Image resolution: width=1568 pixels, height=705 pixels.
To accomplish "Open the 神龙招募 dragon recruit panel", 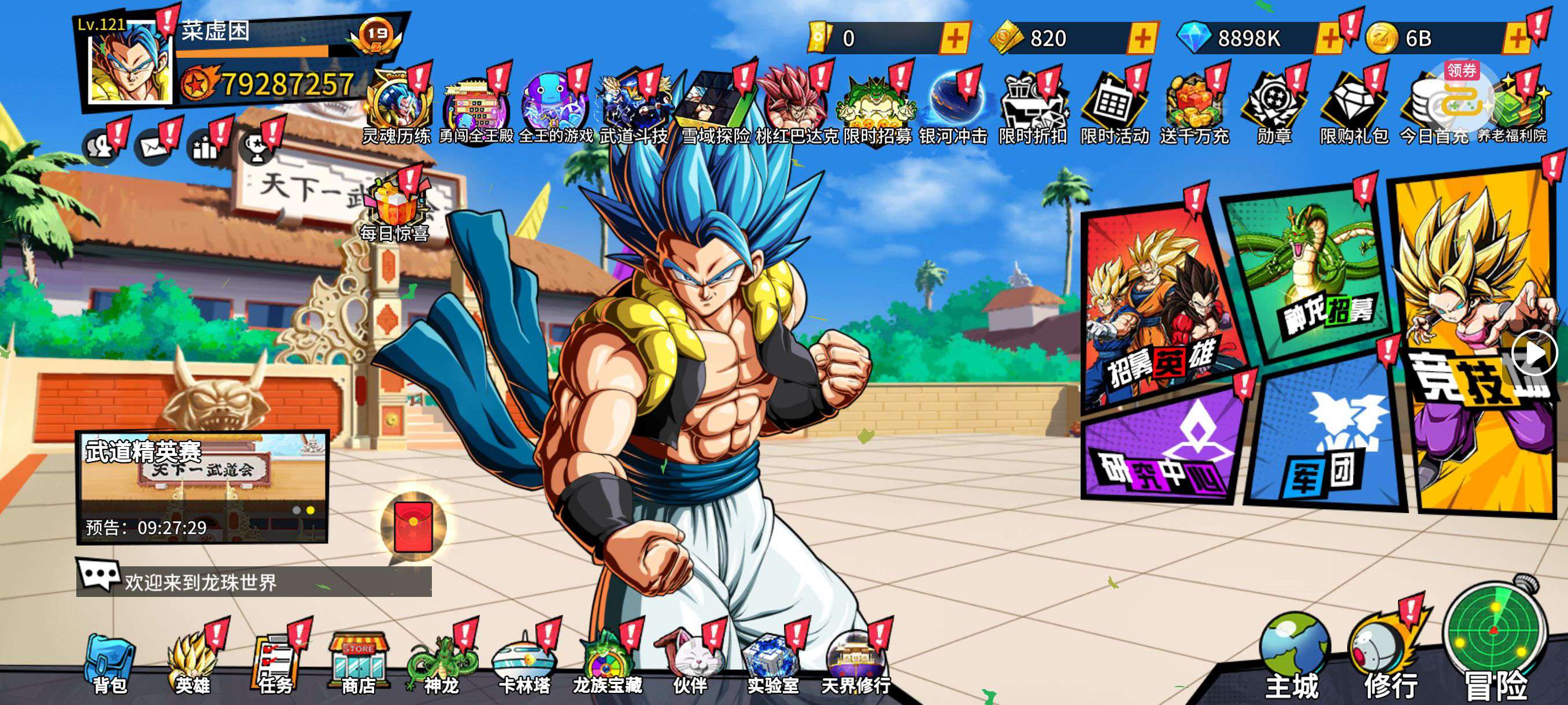I will 1309,274.
